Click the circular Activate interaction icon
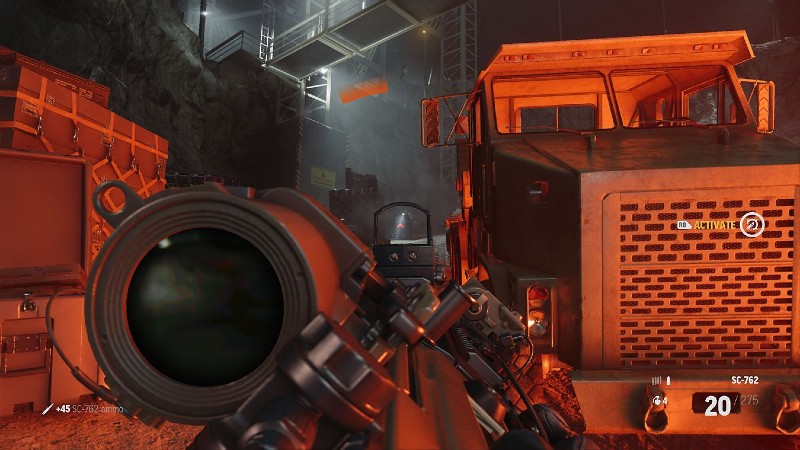Screen dimensions: 800x450 pyautogui.click(x=752, y=224)
